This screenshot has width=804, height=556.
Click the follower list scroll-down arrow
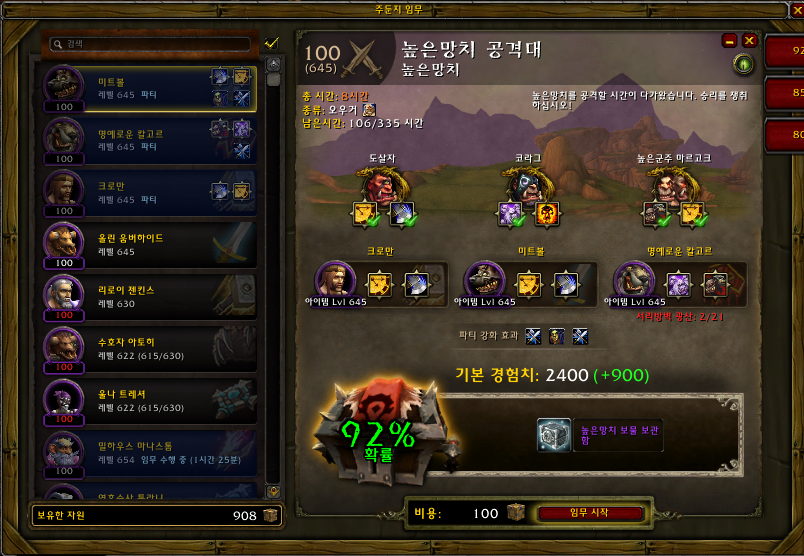272,491
